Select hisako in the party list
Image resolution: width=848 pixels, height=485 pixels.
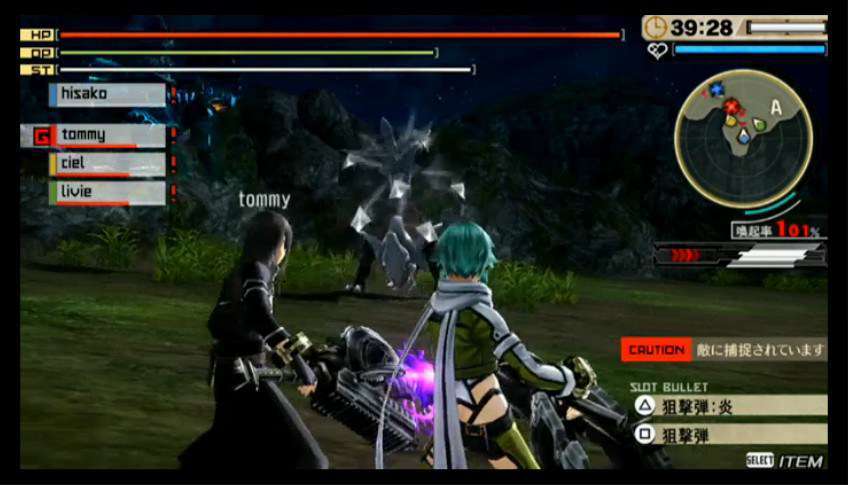(108, 95)
